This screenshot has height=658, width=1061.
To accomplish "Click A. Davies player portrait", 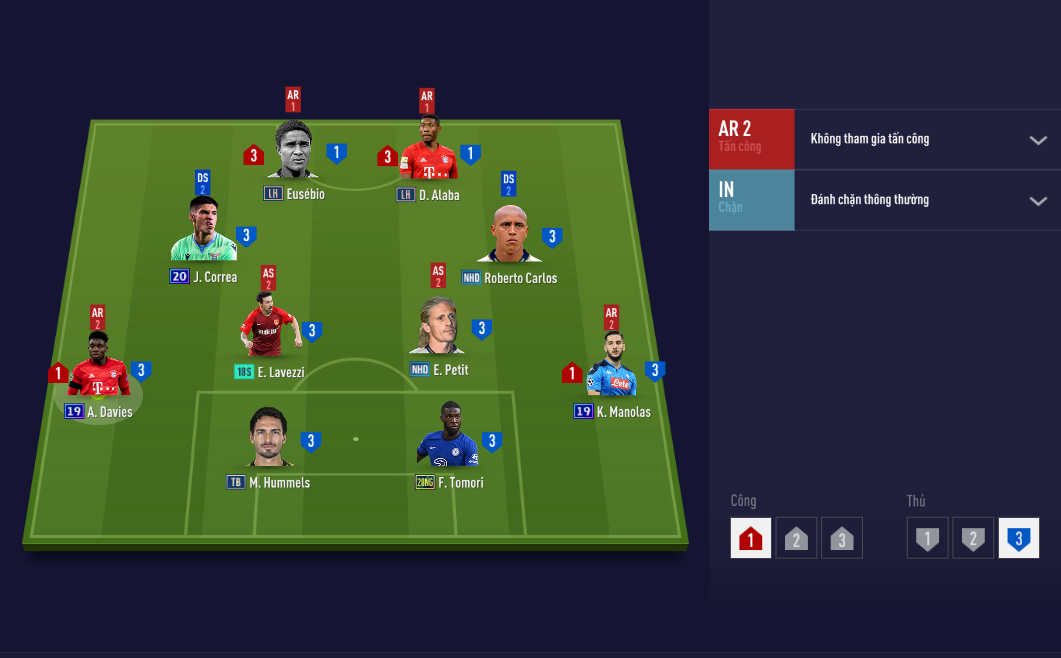I will coord(98,367).
